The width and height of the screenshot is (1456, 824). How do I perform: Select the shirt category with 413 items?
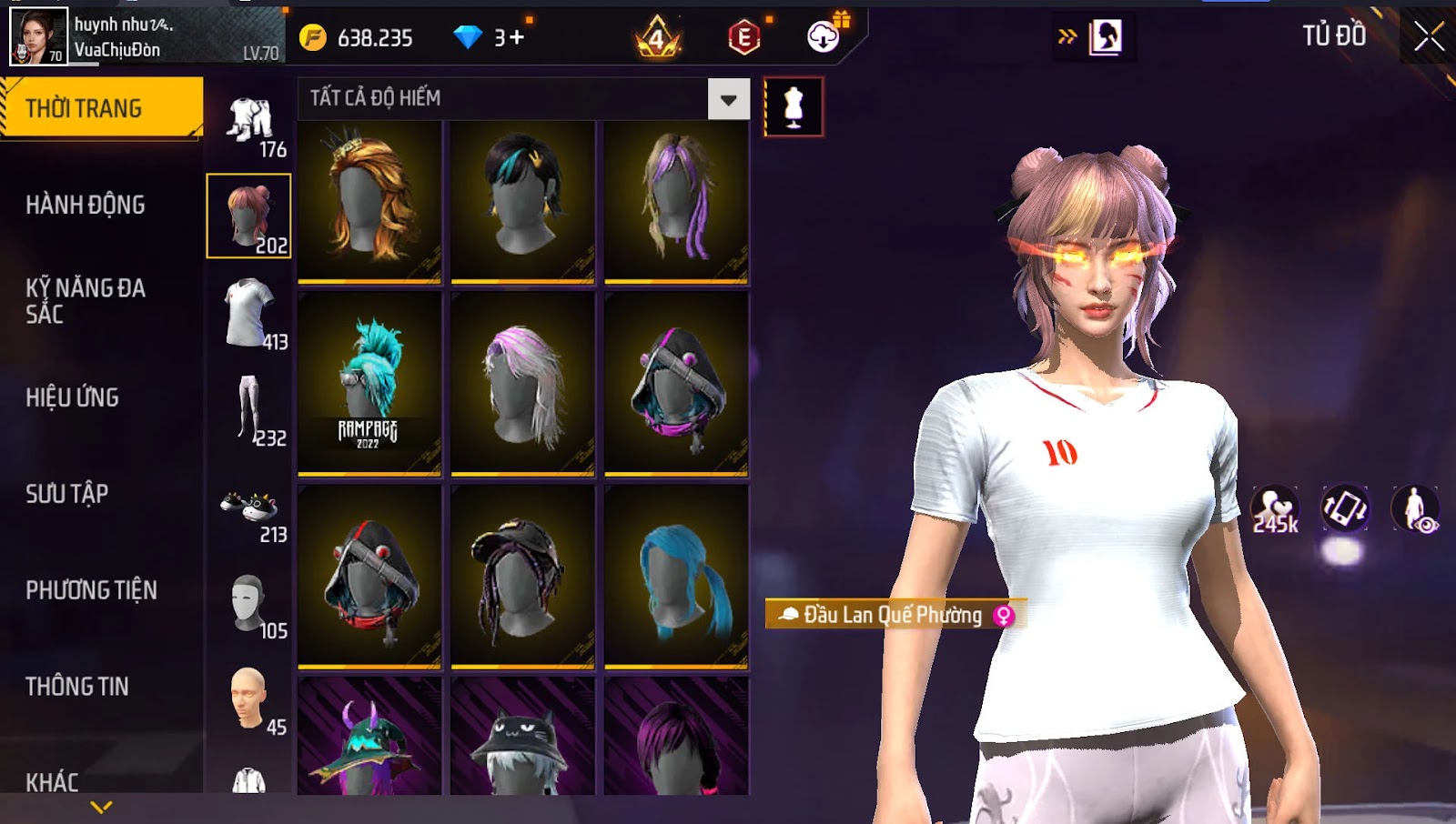[x=251, y=314]
